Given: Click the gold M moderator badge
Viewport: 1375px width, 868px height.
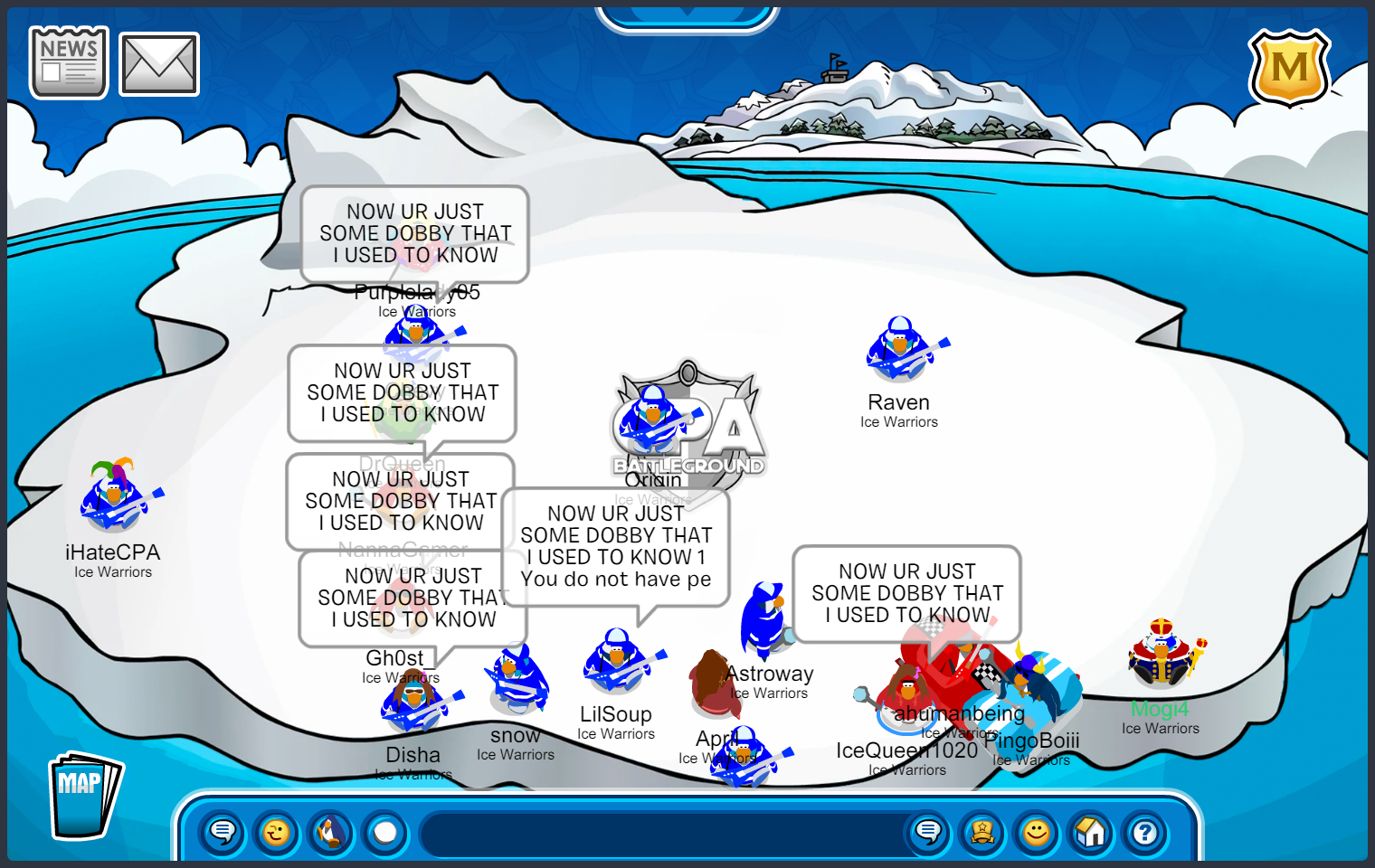Looking at the screenshot, I should [1289, 69].
